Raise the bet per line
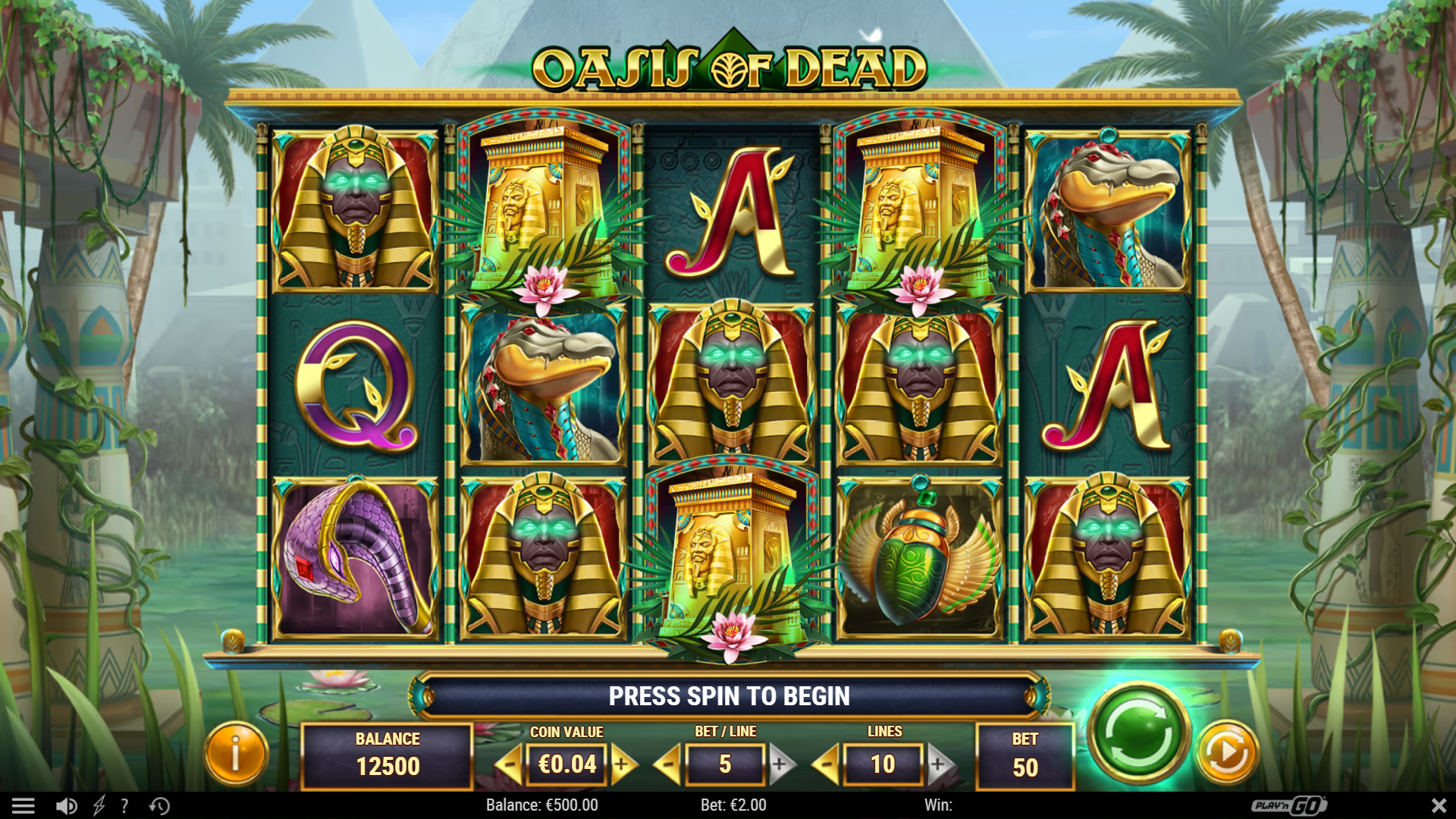The width and height of the screenshot is (1456, 819). tap(781, 764)
